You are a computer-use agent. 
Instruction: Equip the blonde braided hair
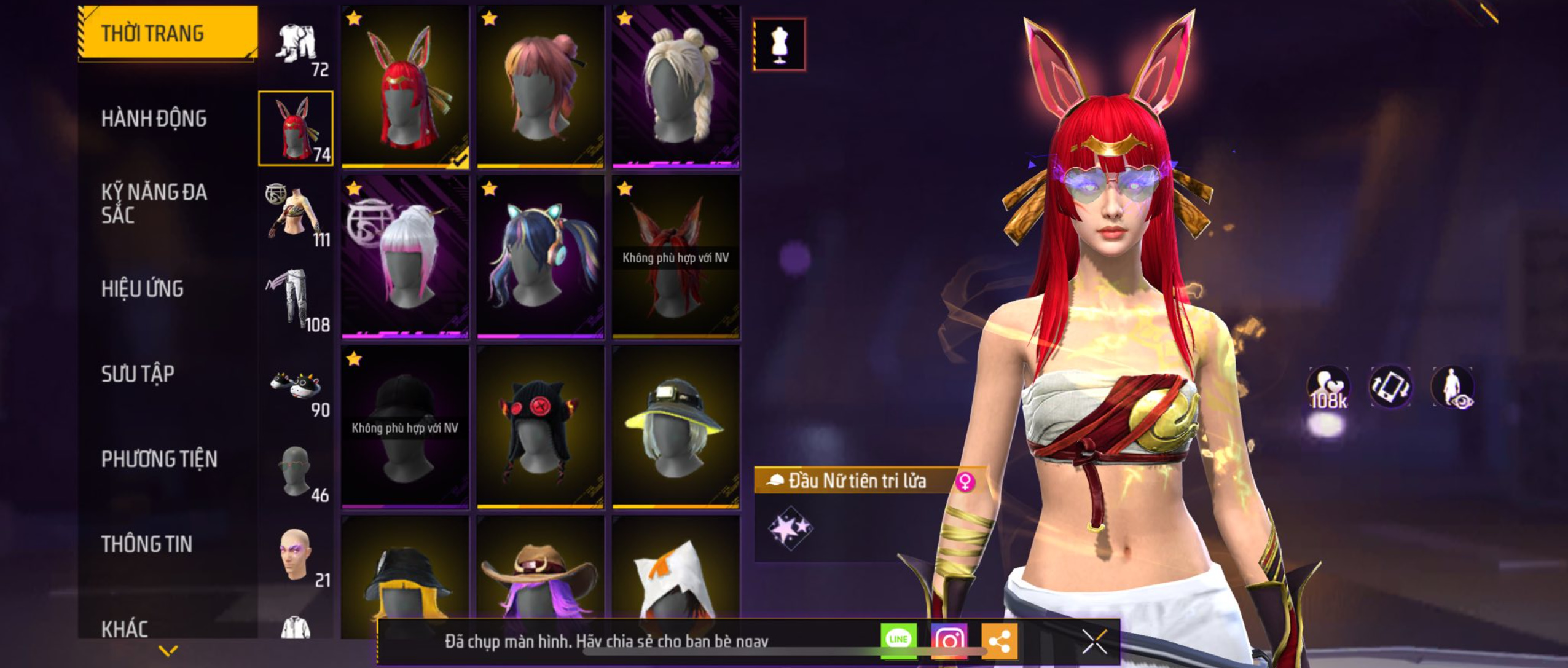[676, 86]
